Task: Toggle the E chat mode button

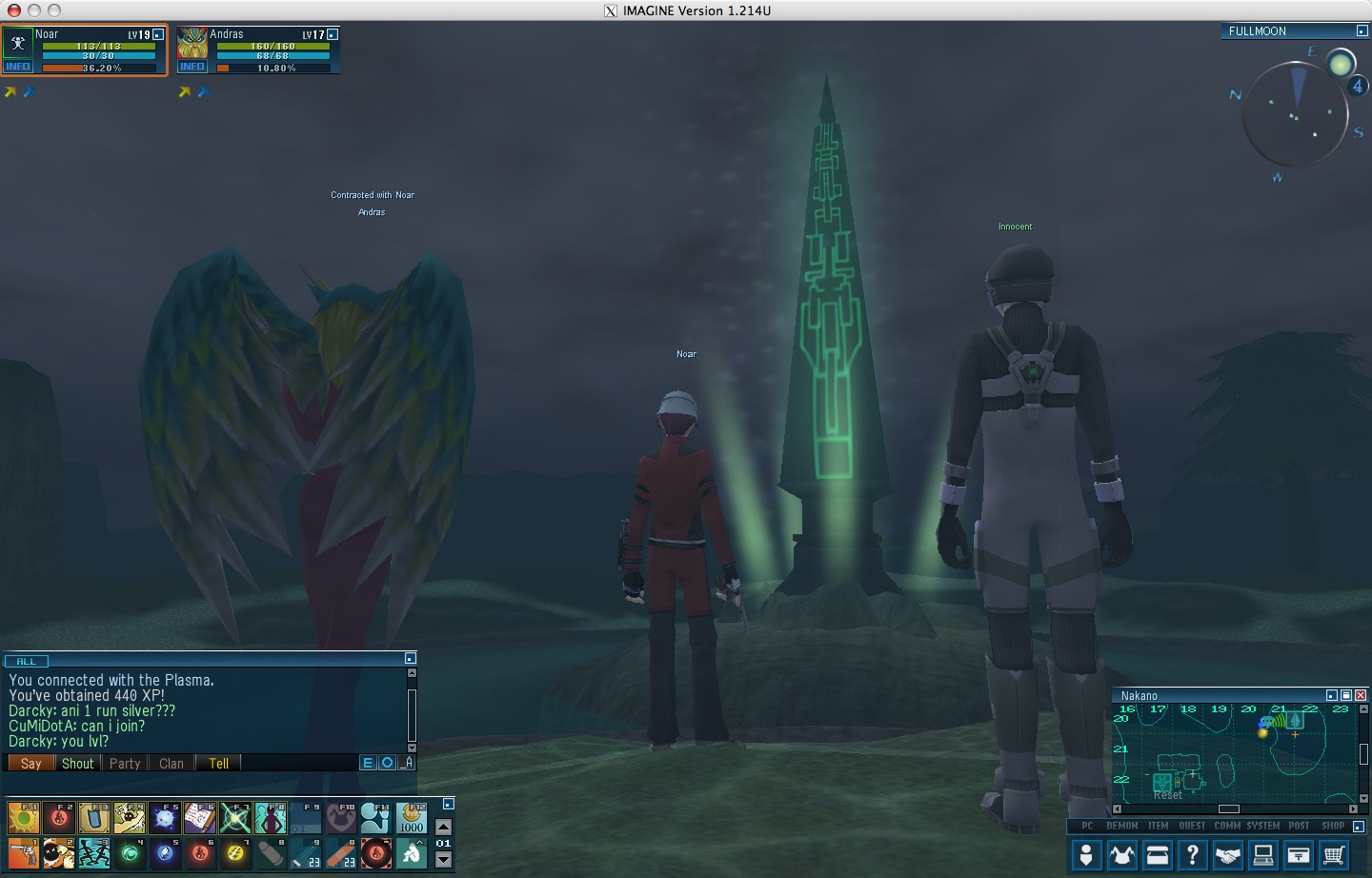Action: (368, 762)
